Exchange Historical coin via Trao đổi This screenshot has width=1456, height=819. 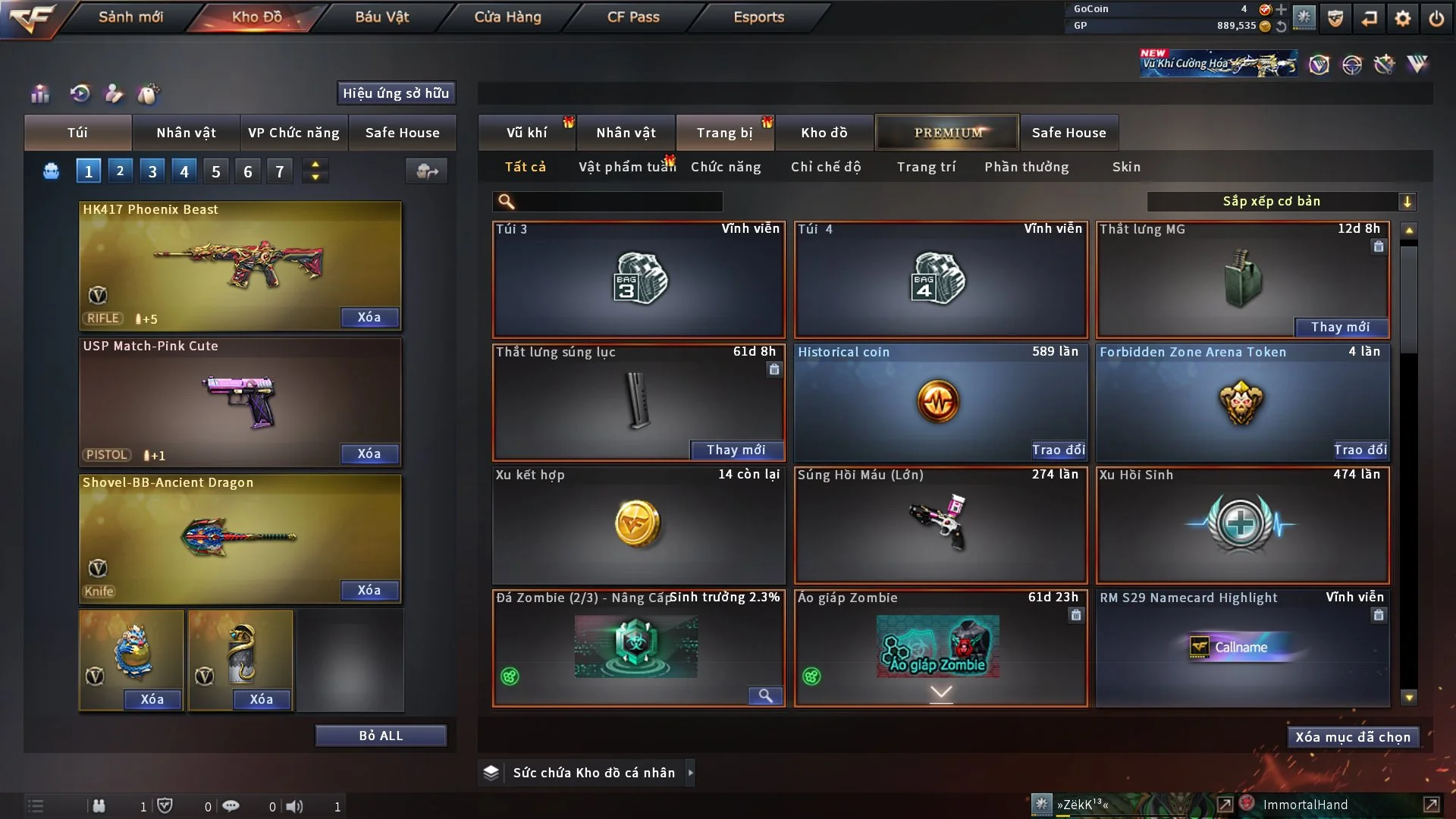[x=1058, y=450]
